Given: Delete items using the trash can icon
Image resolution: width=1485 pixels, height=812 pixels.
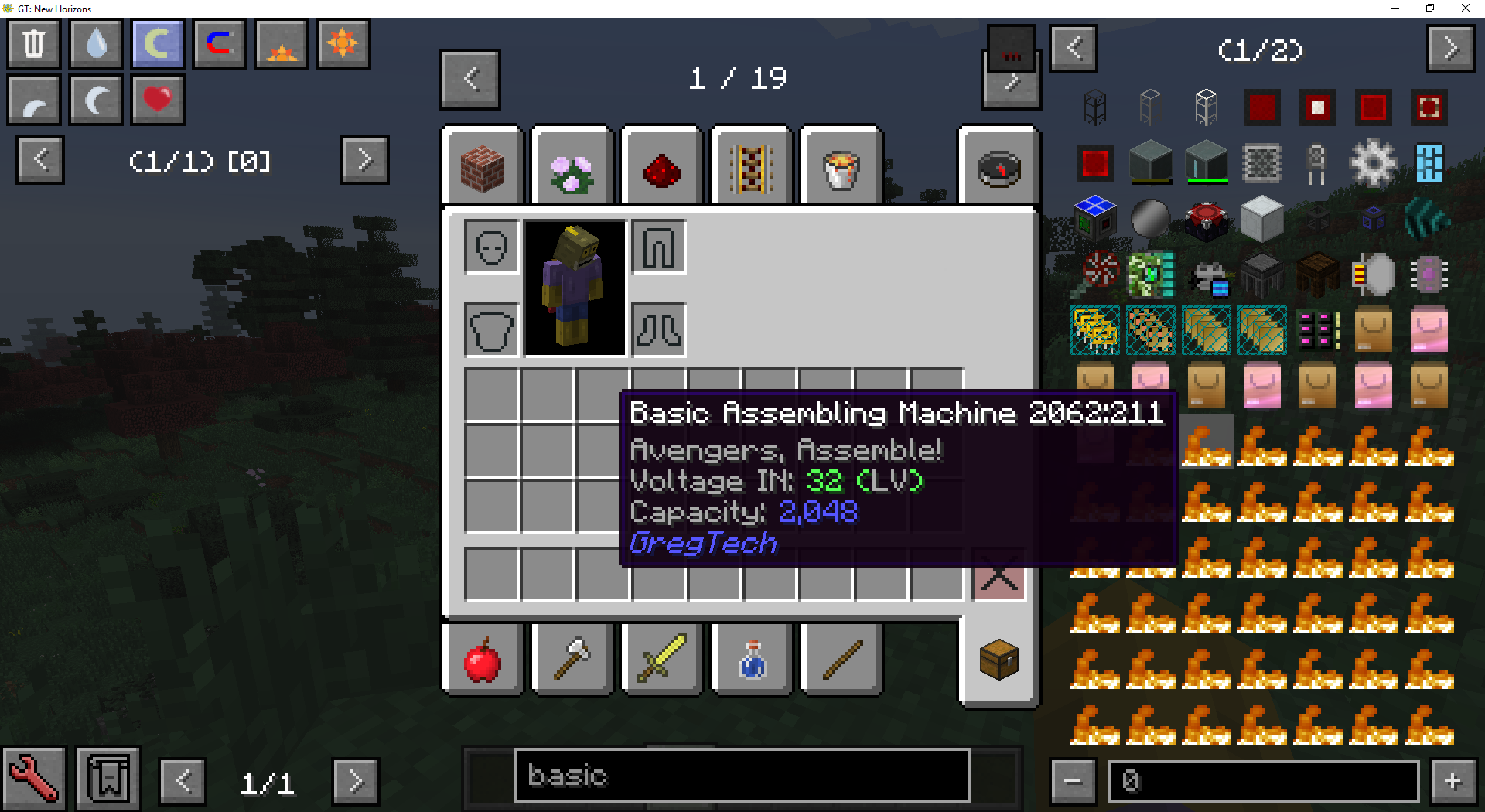Looking at the screenshot, I should (x=33, y=44).
